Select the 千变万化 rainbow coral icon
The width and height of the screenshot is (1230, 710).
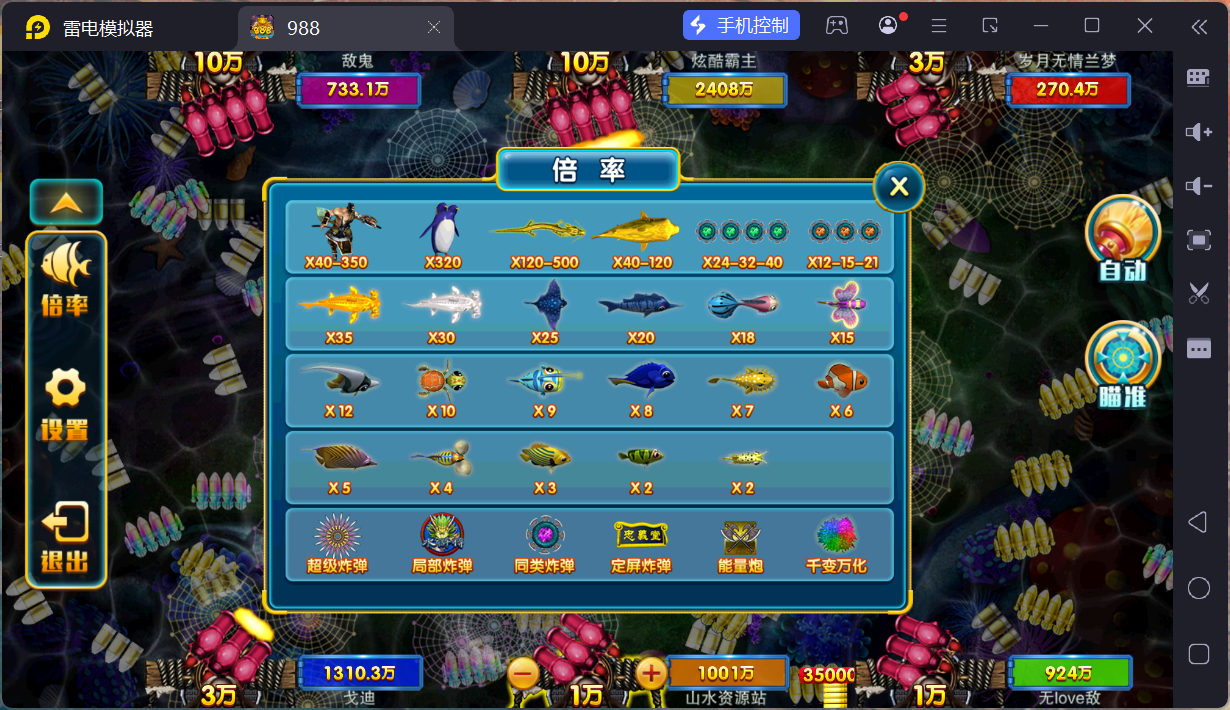pos(838,543)
